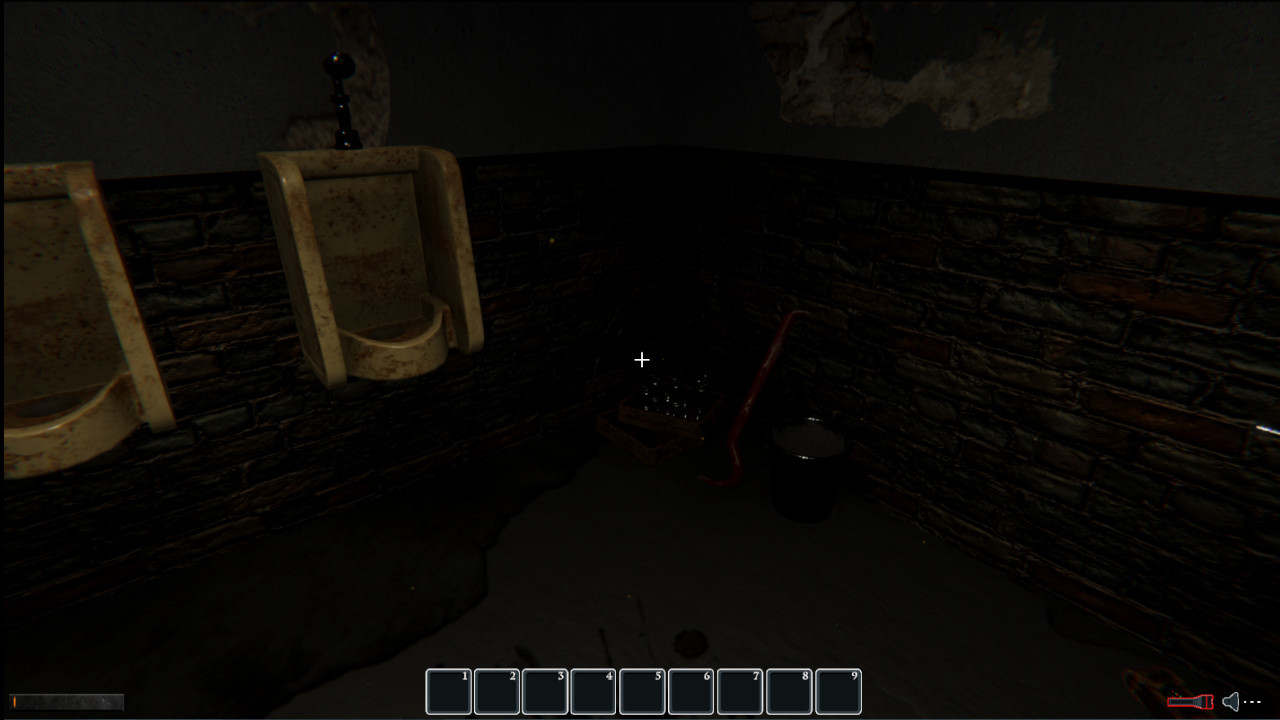Select hotbar slot 4
This screenshot has height=720, width=1280.
click(593, 691)
